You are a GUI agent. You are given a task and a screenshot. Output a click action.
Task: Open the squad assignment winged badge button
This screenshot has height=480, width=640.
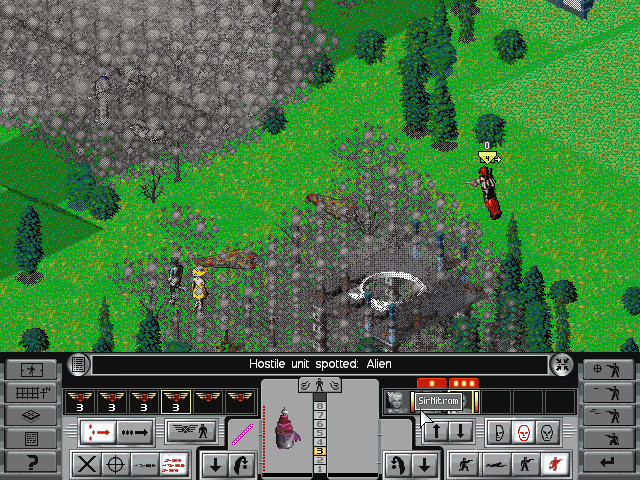[192, 432]
